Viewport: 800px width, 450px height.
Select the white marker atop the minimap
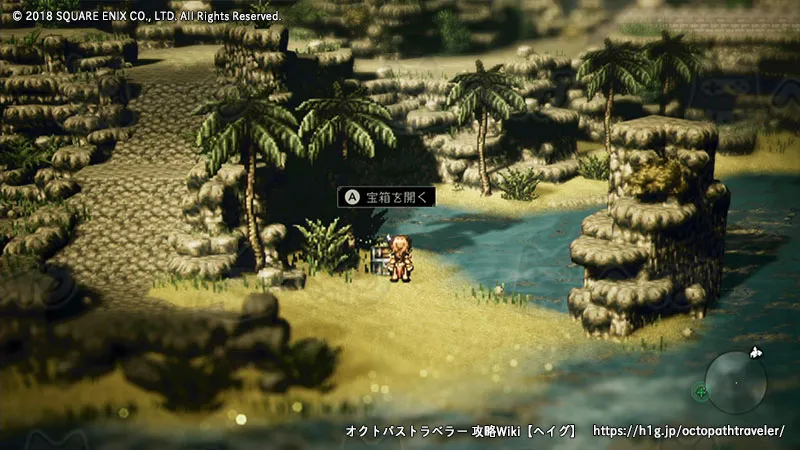point(757,352)
